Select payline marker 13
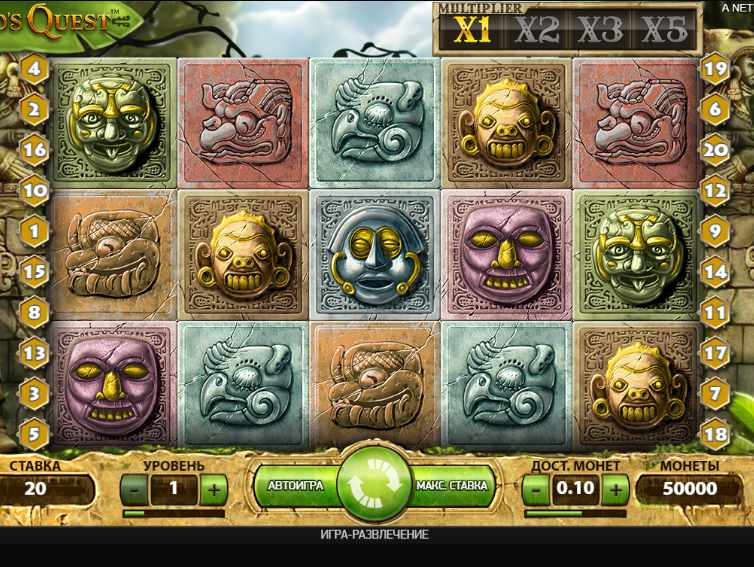The height and width of the screenshot is (567, 754). 35,352
